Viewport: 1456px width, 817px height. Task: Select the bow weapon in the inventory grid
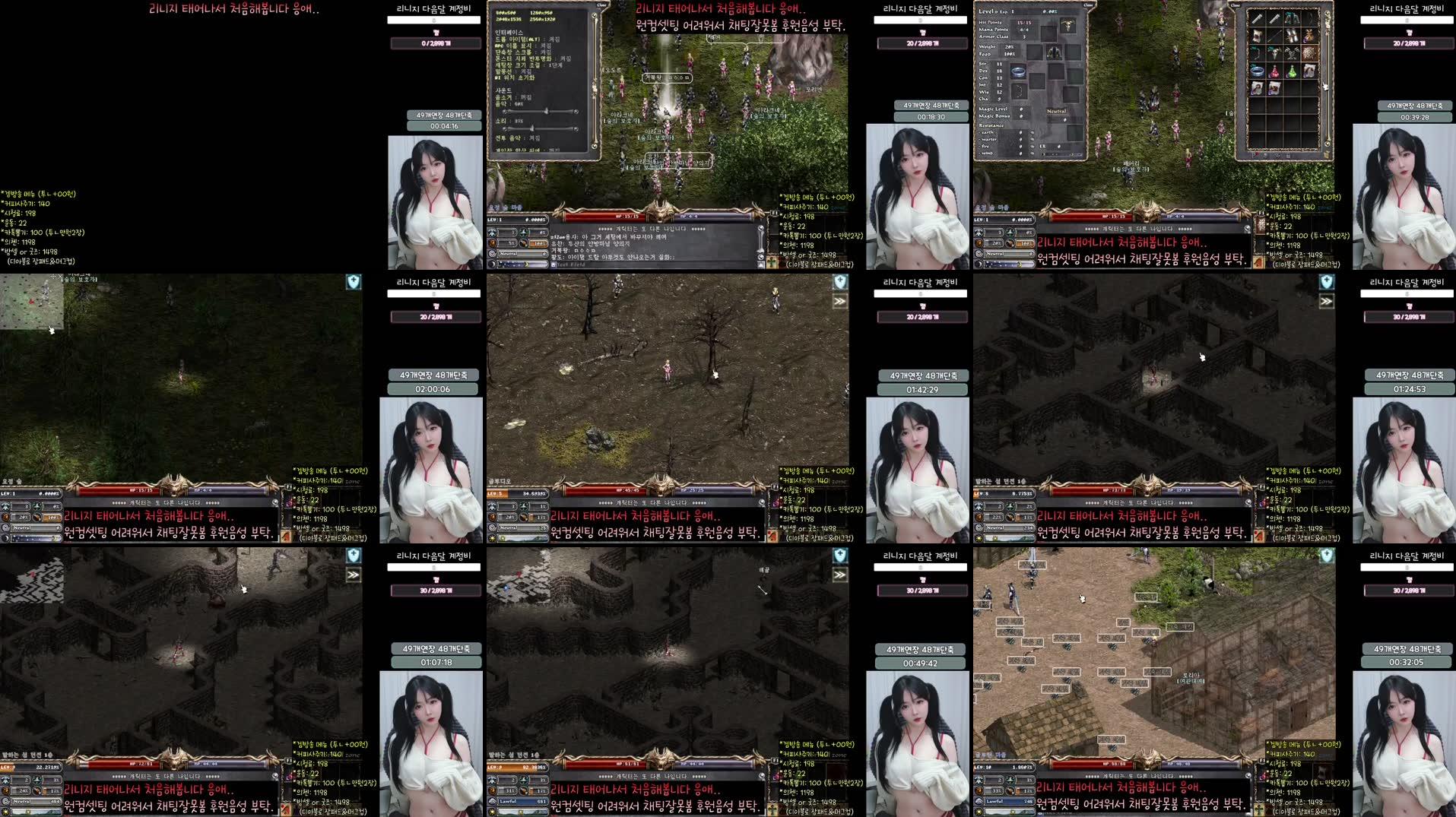pyautogui.click(x=1308, y=19)
